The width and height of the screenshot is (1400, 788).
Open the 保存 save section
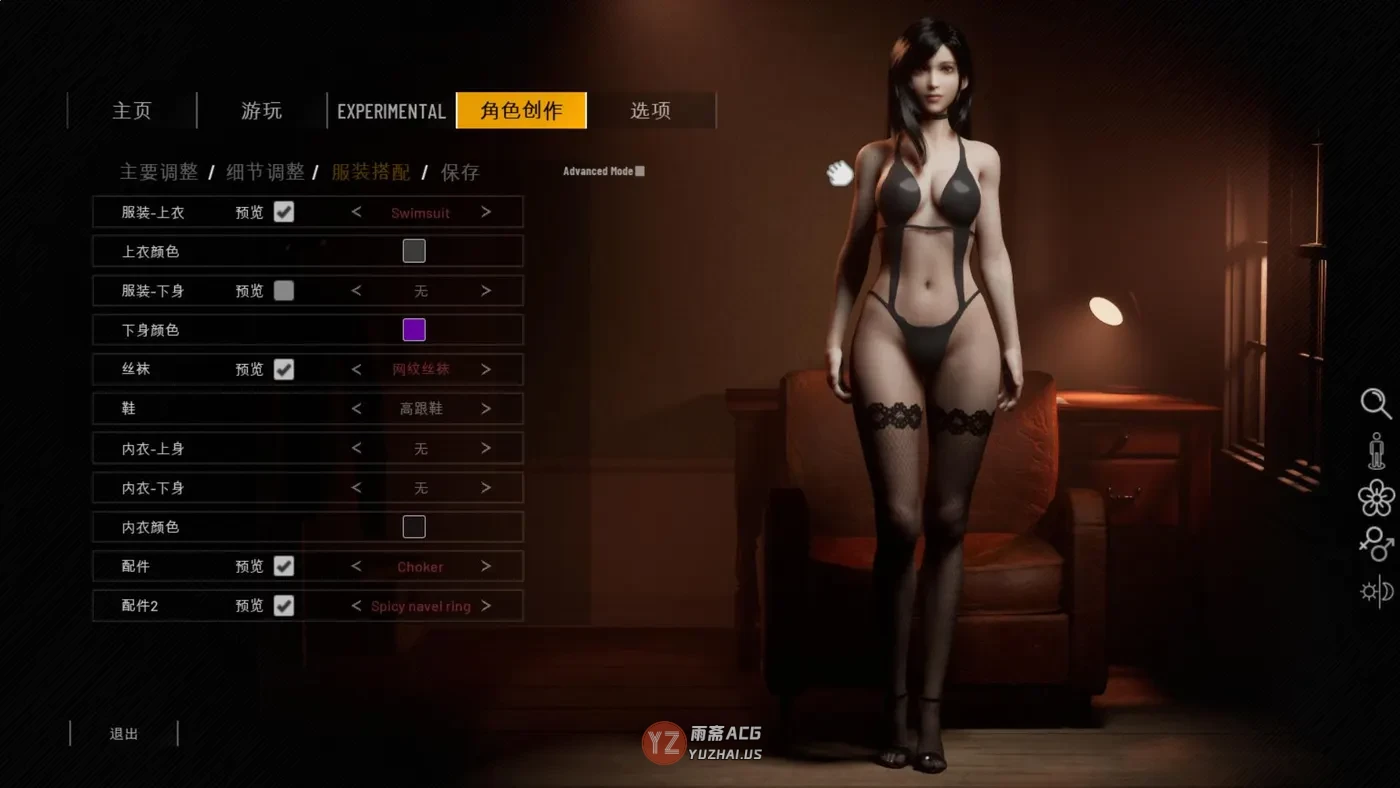[460, 172]
